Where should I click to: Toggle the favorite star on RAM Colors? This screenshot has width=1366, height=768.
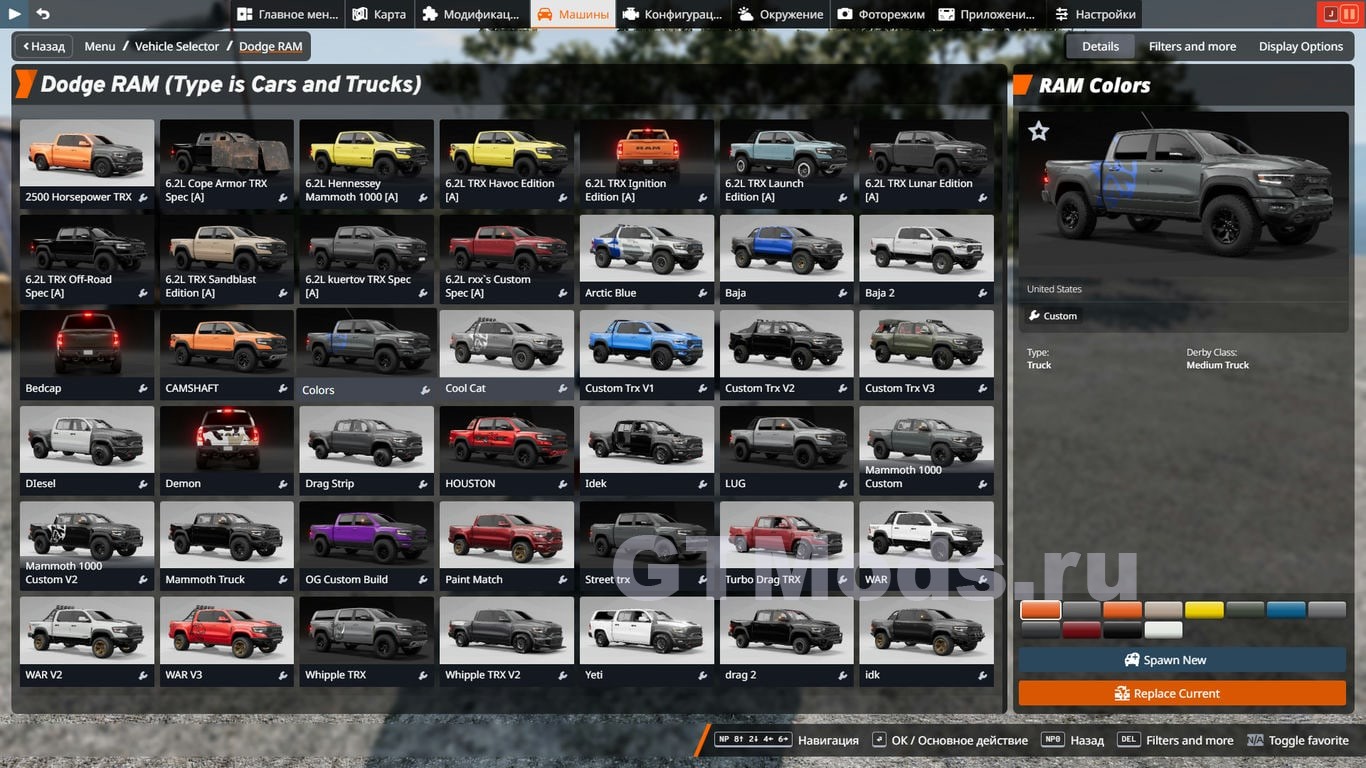[1039, 131]
